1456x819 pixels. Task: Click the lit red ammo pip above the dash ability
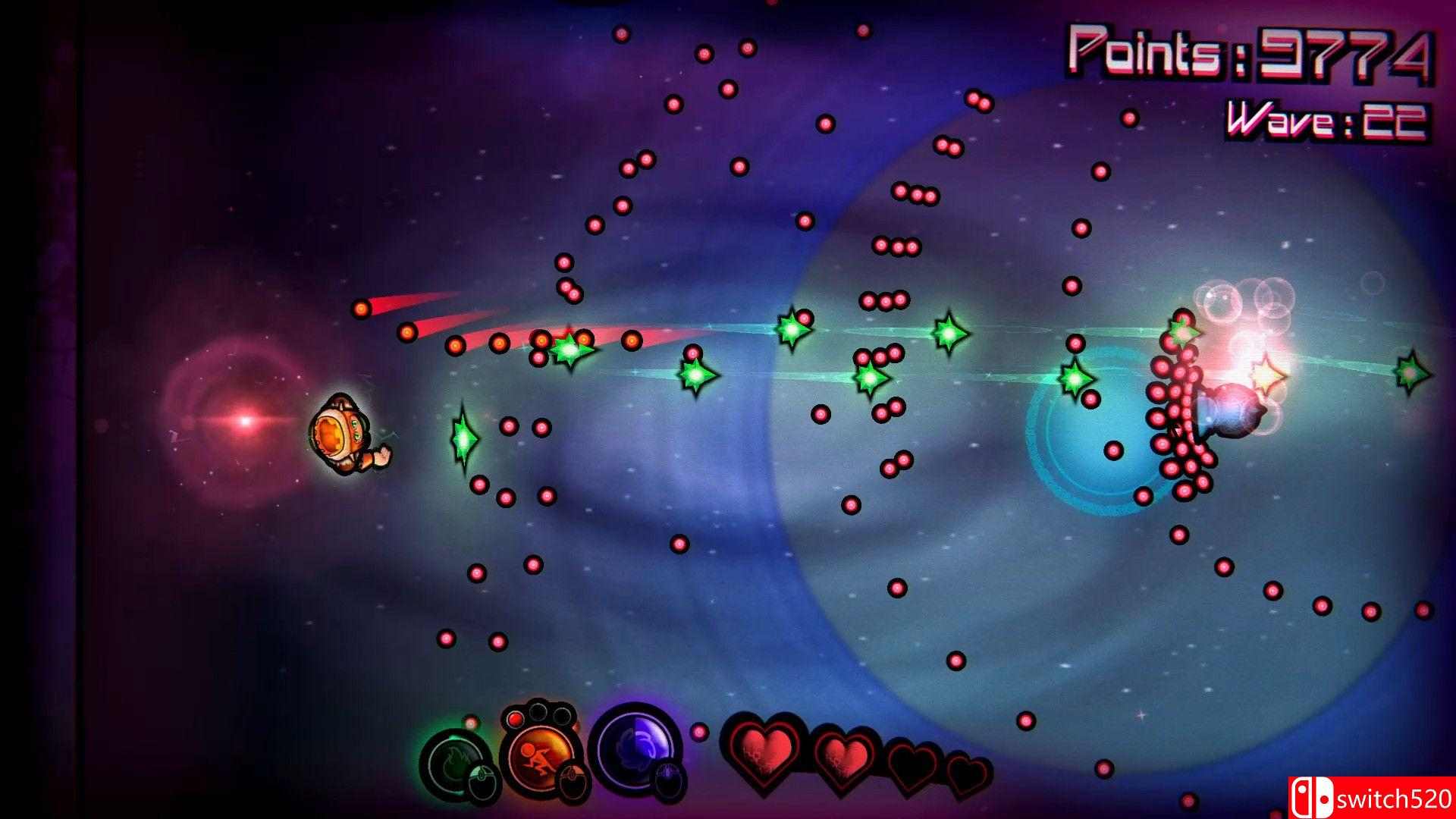(515, 720)
